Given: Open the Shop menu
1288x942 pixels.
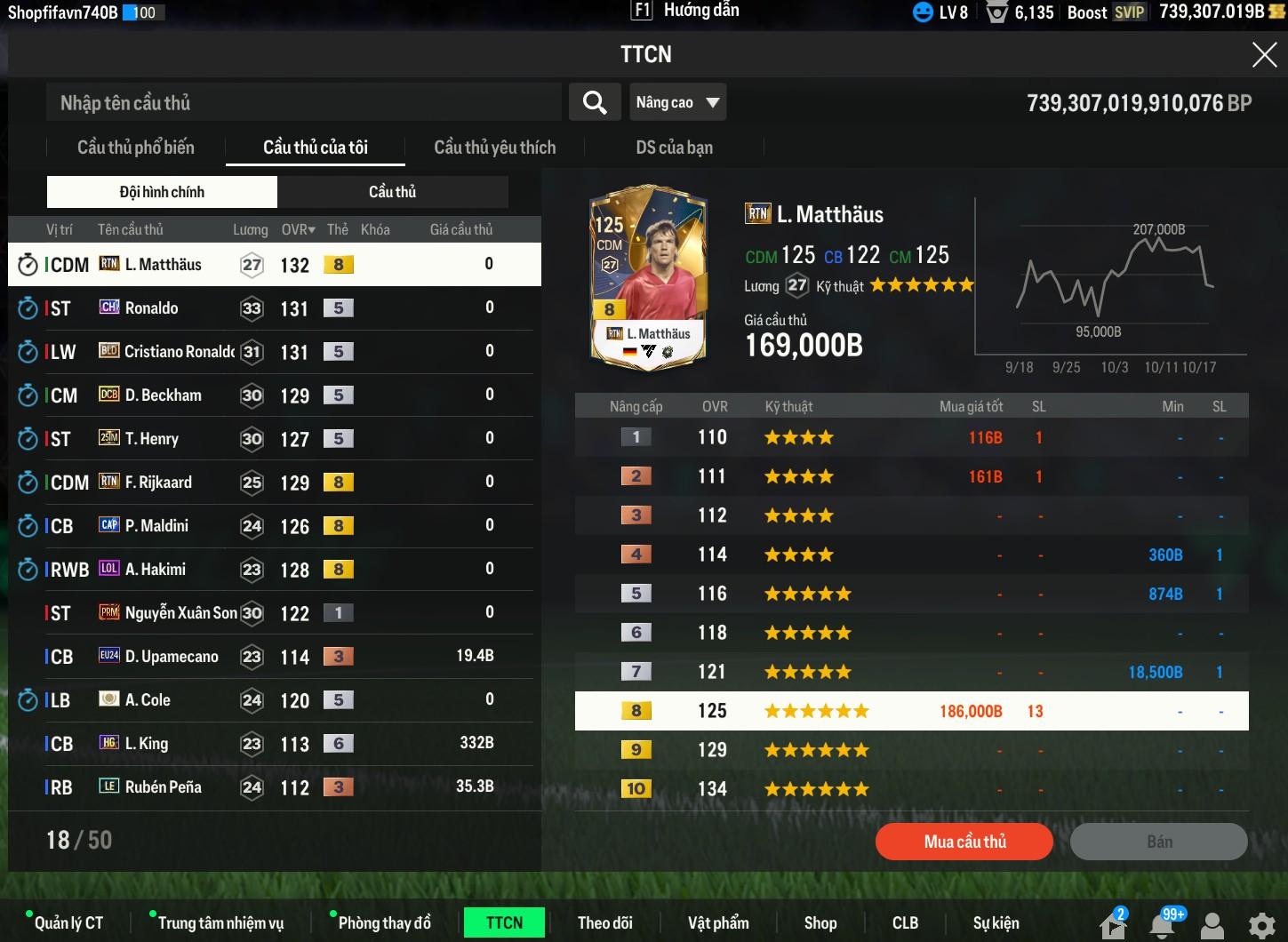Looking at the screenshot, I should (x=820, y=923).
